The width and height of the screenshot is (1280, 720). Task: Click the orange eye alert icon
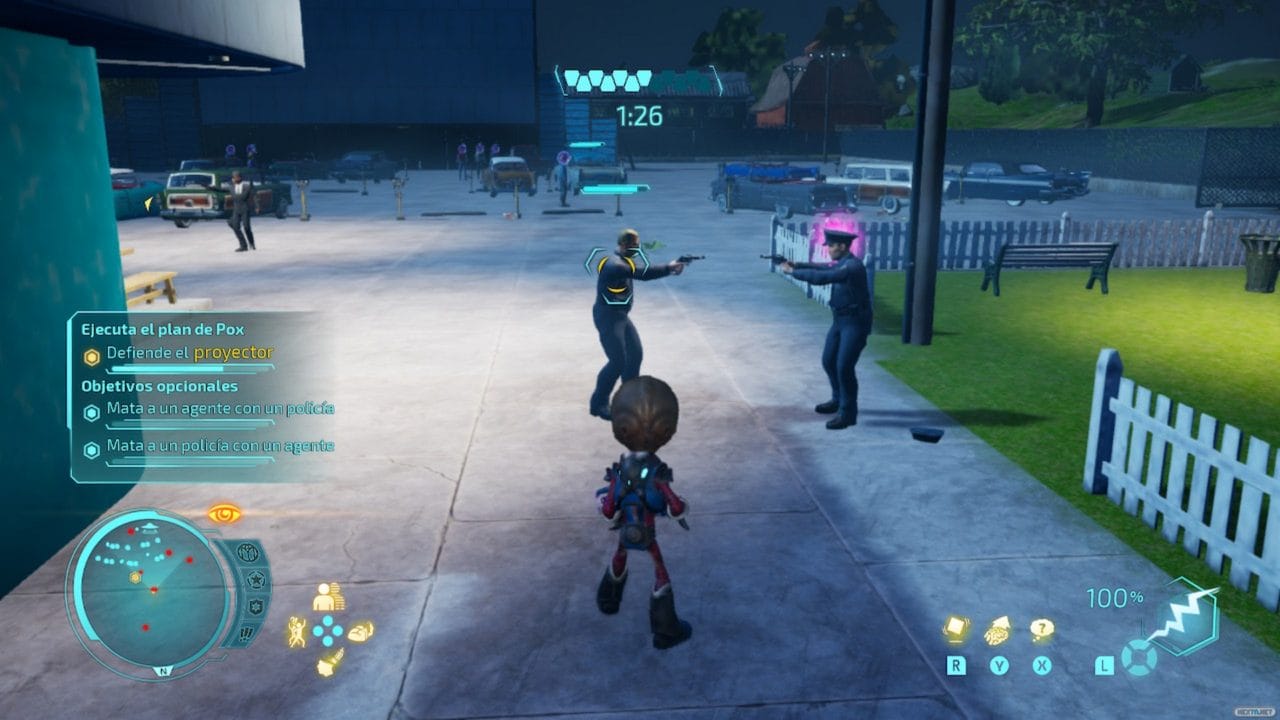(224, 514)
